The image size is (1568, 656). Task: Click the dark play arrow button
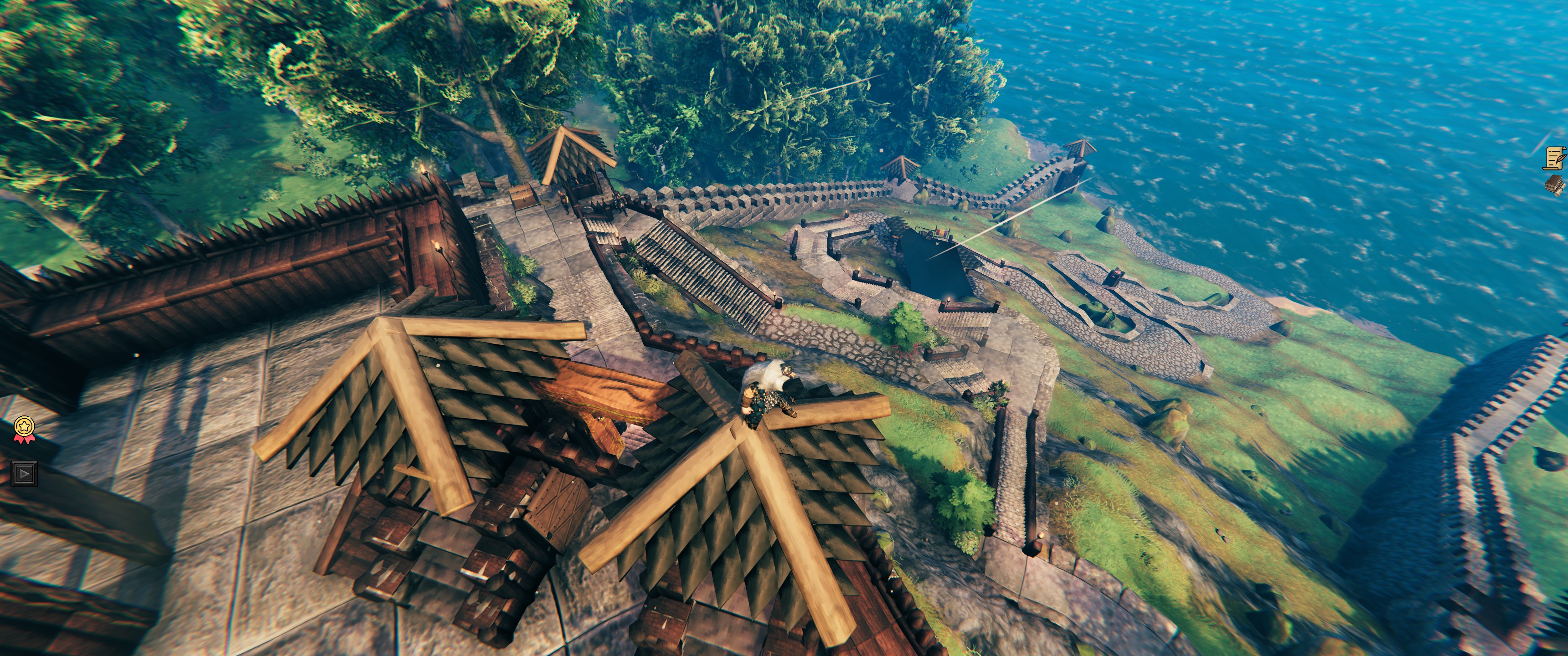tap(24, 473)
